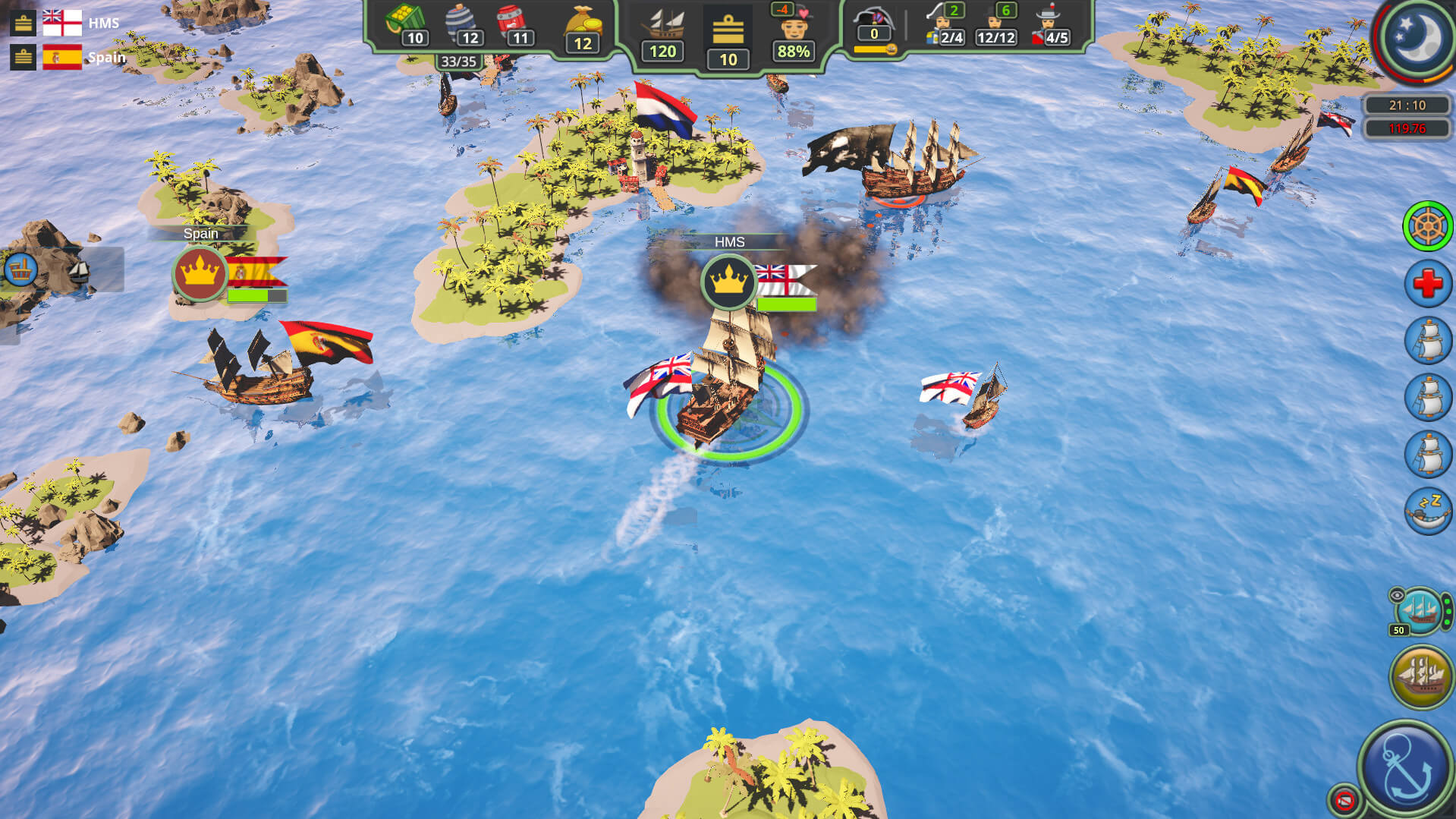Open the trade basket icon

[x=20, y=269]
